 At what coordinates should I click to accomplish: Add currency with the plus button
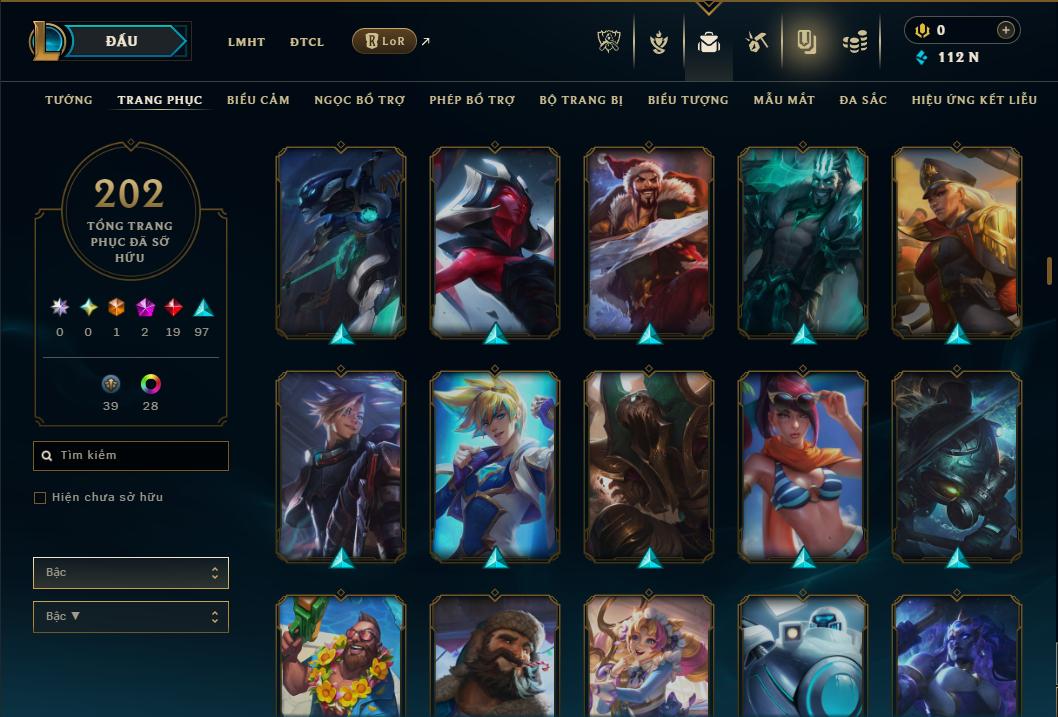click(1005, 30)
